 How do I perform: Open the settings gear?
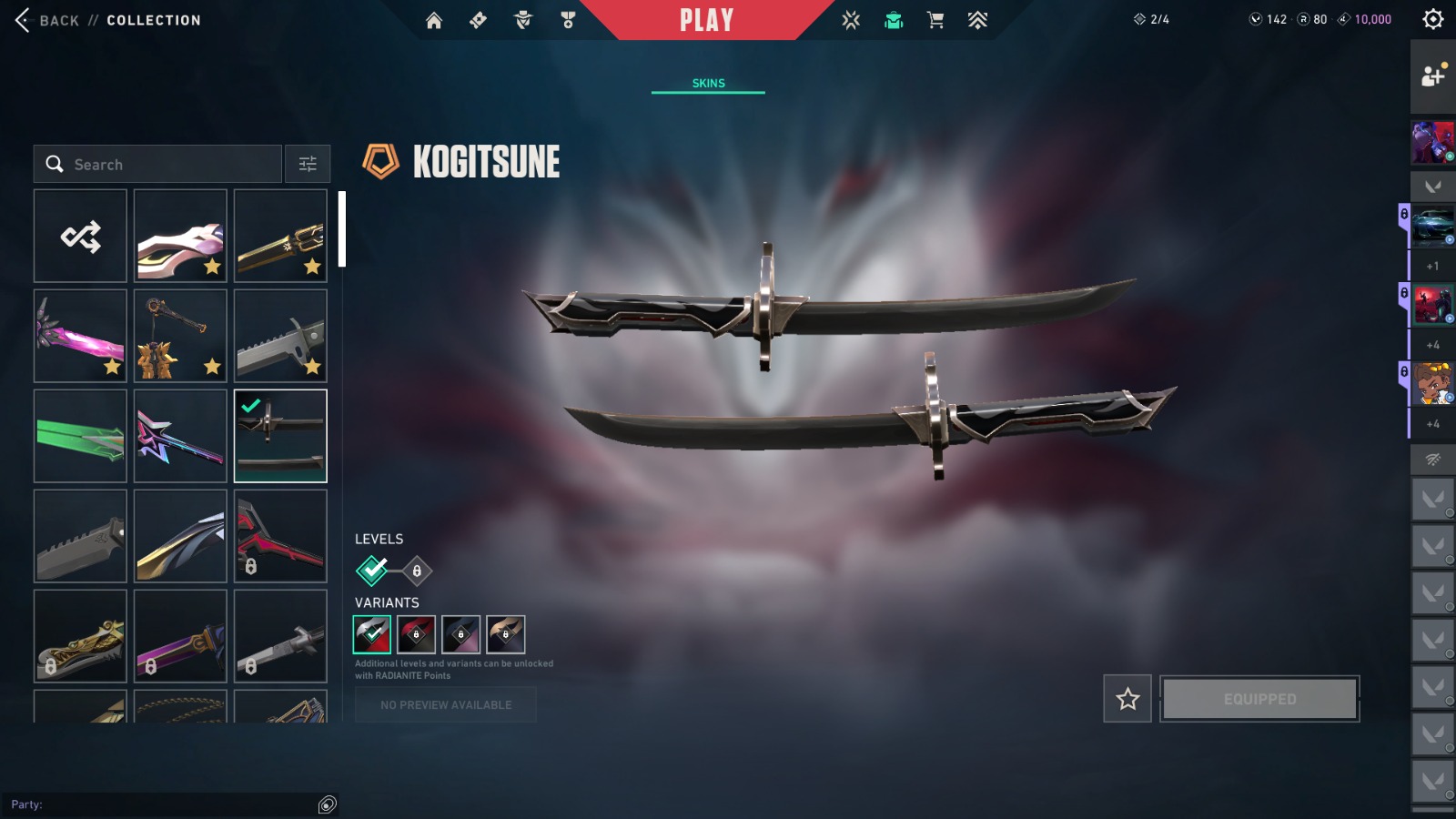(1432, 19)
